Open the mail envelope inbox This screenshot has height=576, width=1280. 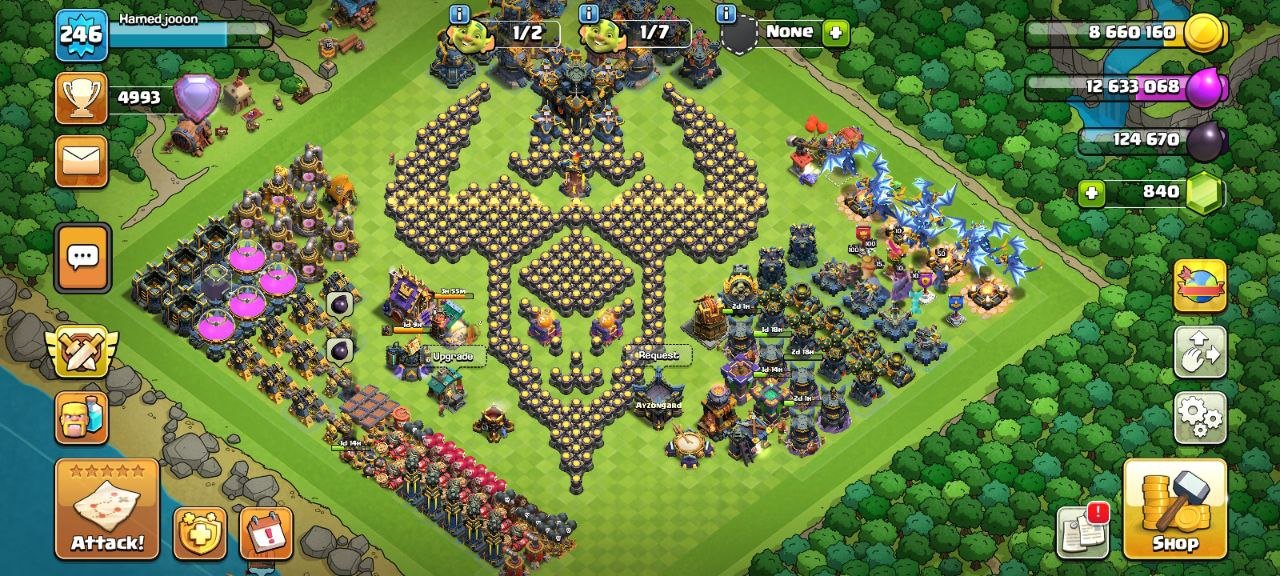(x=81, y=161)
